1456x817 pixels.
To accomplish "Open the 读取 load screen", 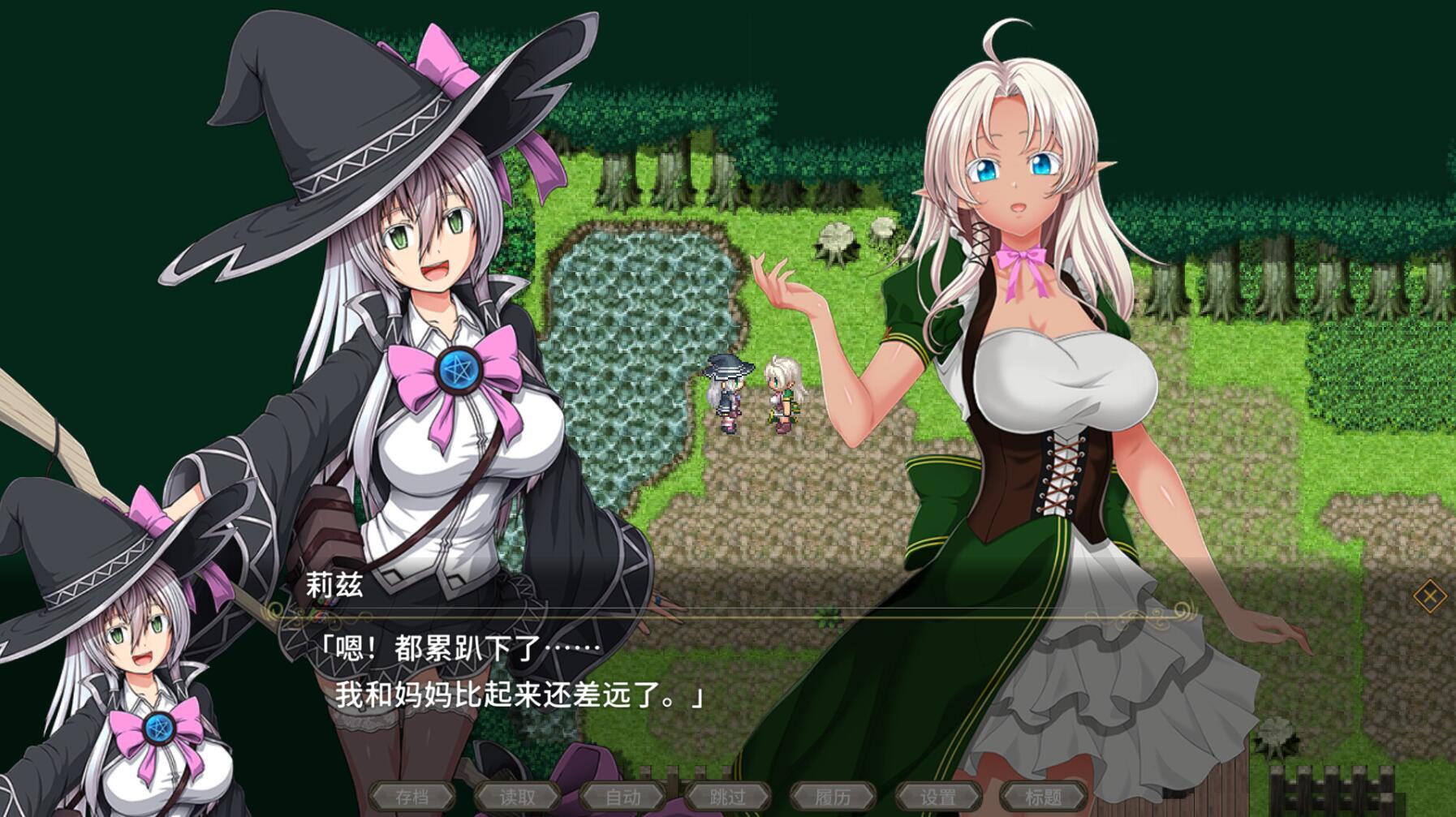I will pos(519,797).
